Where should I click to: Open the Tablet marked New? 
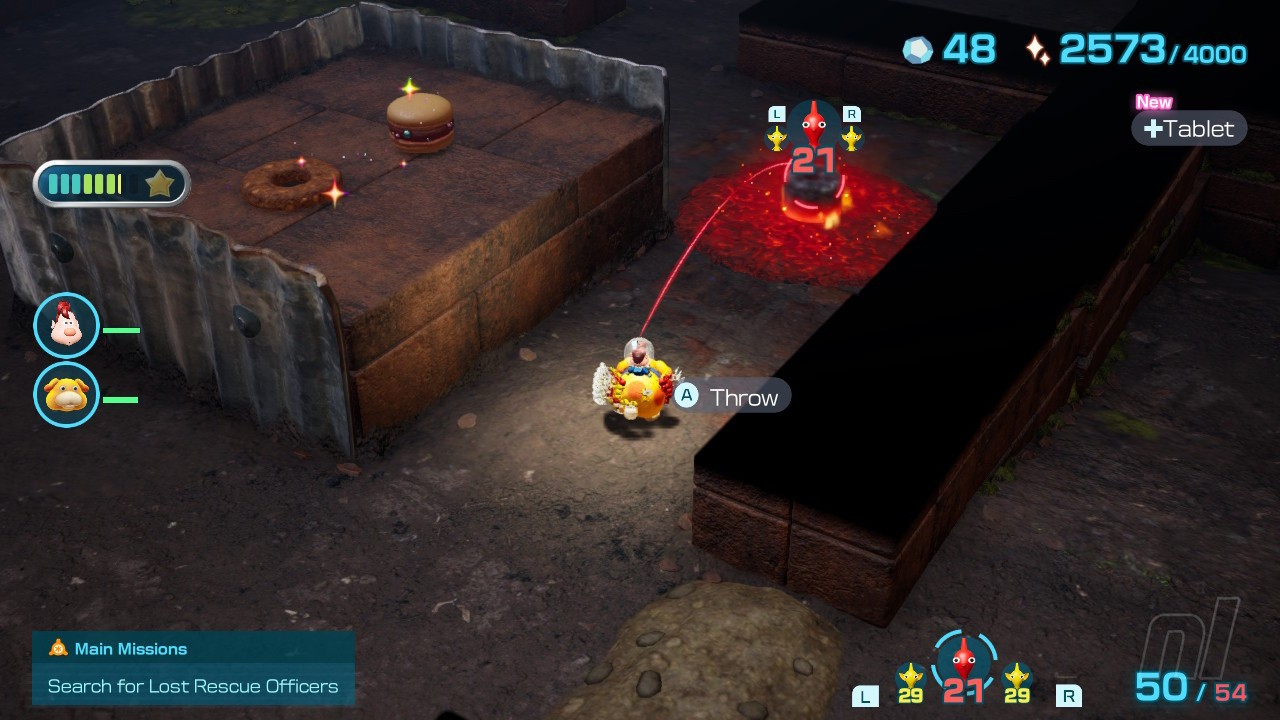pyautogui.click(x=1189, y=128)
